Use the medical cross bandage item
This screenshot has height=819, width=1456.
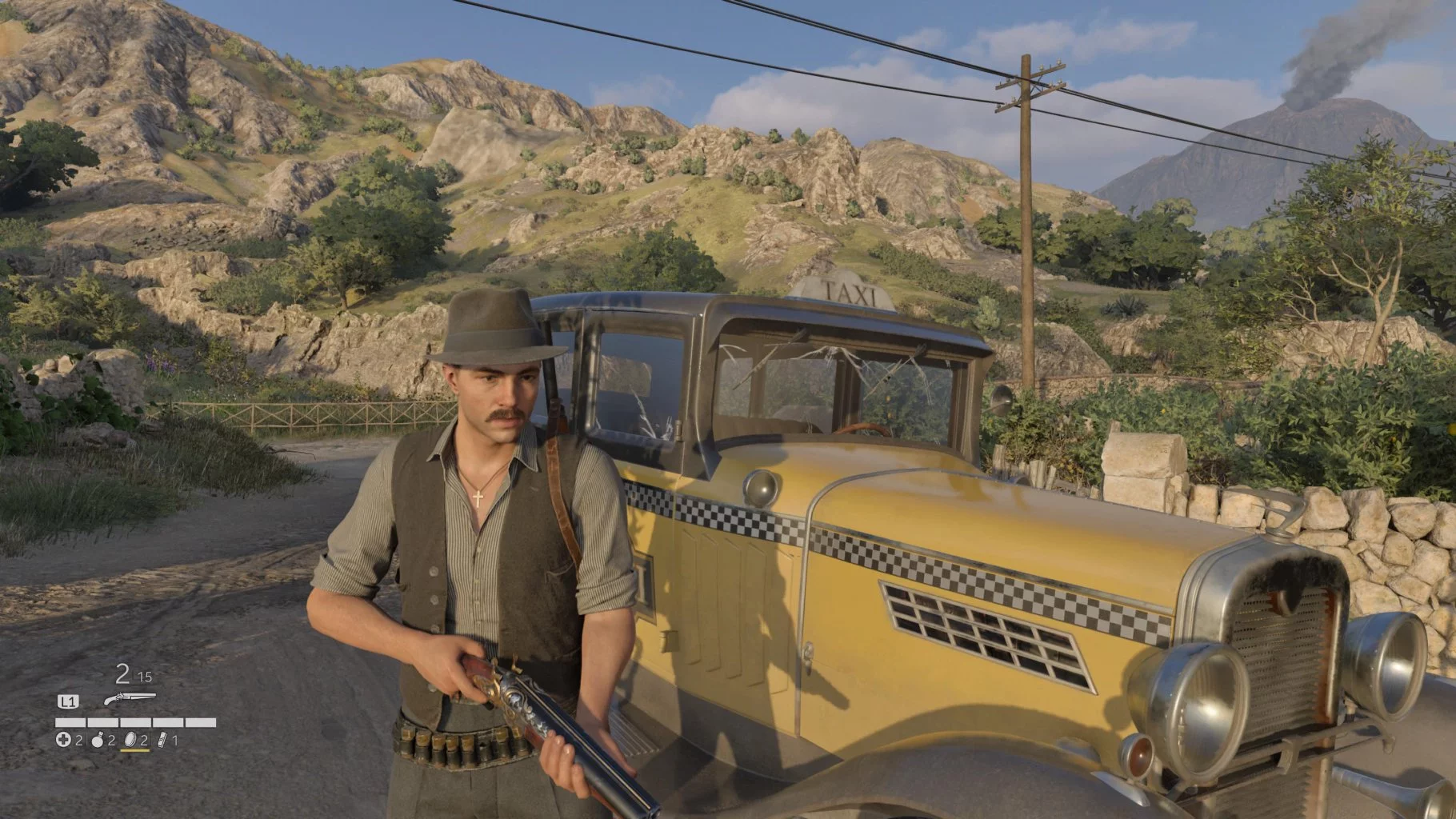point(63,741)
